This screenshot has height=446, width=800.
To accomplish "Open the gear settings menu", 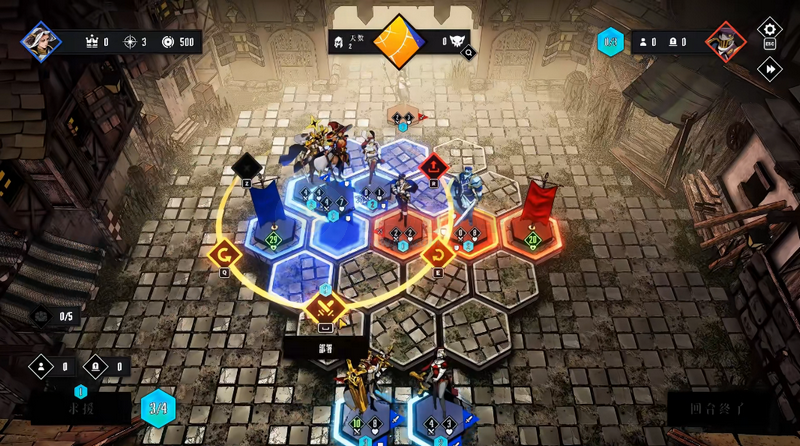I will click(x=769, y=31).
